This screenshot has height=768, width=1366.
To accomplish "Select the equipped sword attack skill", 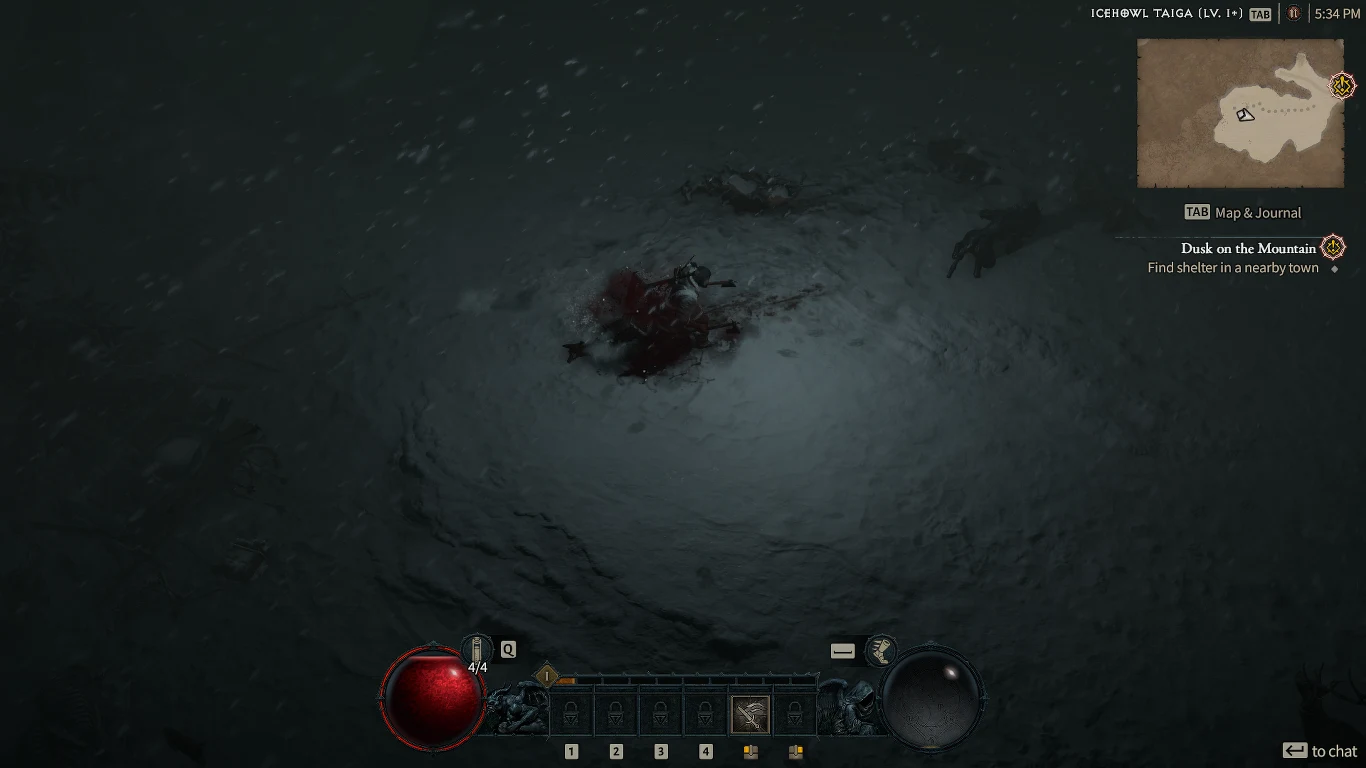I will 750,713.
